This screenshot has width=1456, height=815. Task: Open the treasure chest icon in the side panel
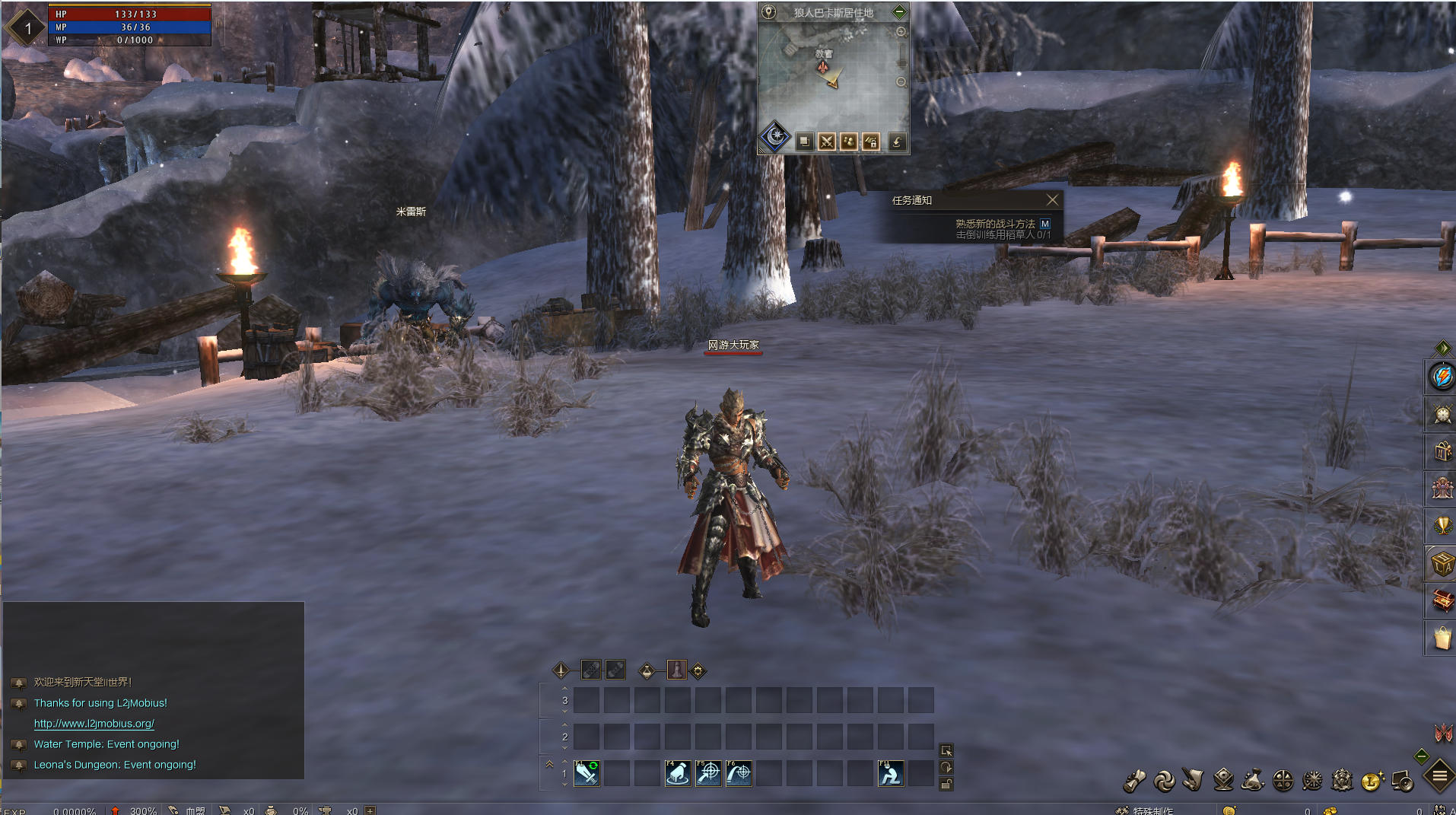[x=1442, y=601]
